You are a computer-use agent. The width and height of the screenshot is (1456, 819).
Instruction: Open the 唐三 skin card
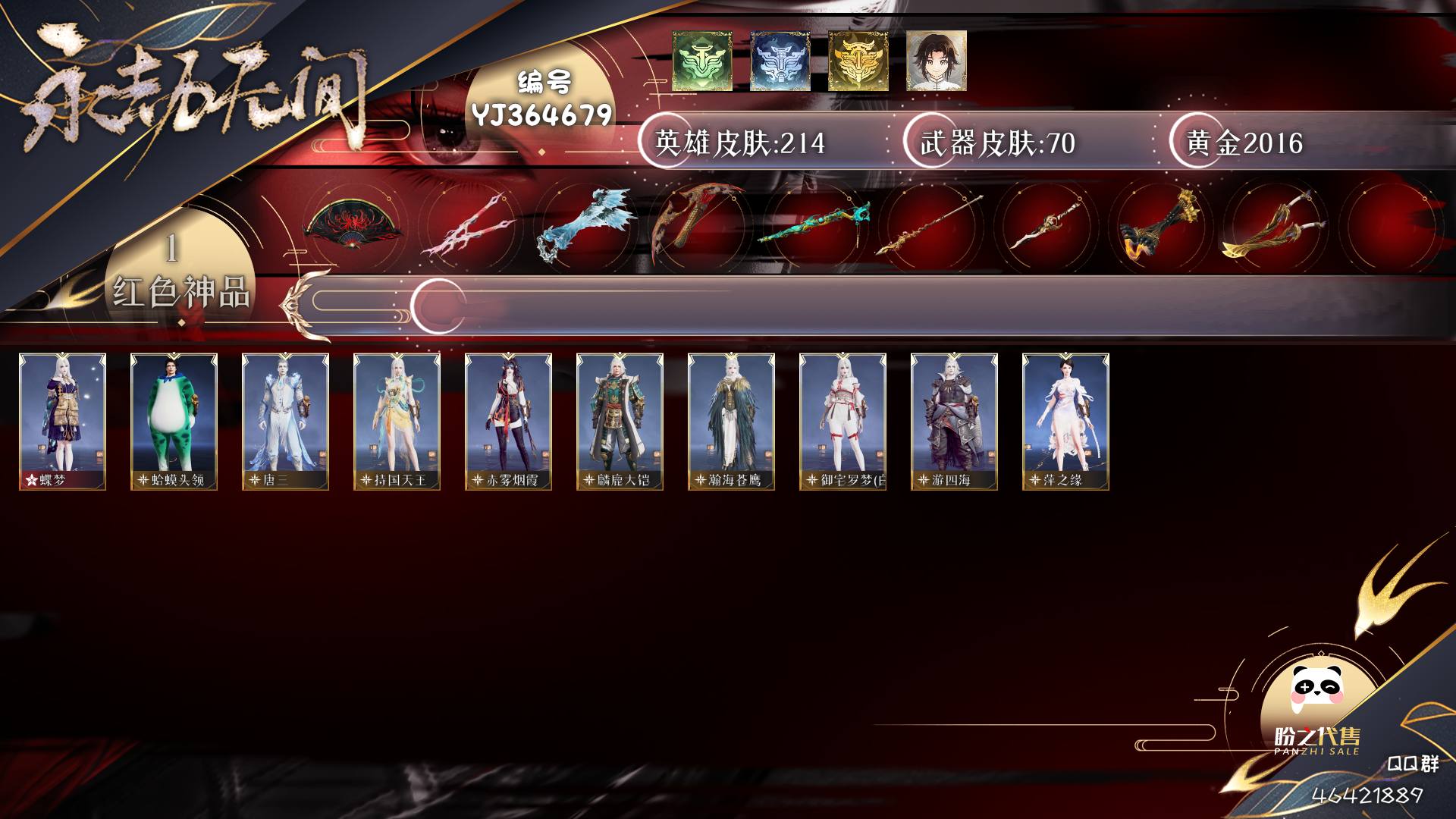(285, 421)
